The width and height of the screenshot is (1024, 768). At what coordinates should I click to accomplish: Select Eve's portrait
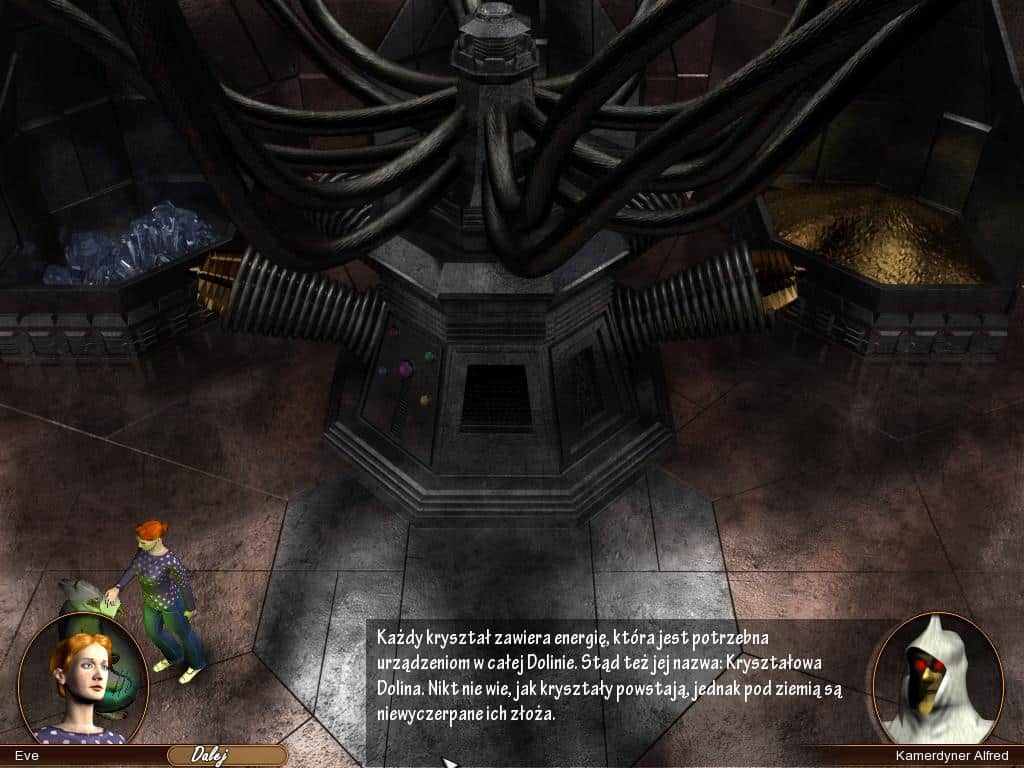(83, 679)
